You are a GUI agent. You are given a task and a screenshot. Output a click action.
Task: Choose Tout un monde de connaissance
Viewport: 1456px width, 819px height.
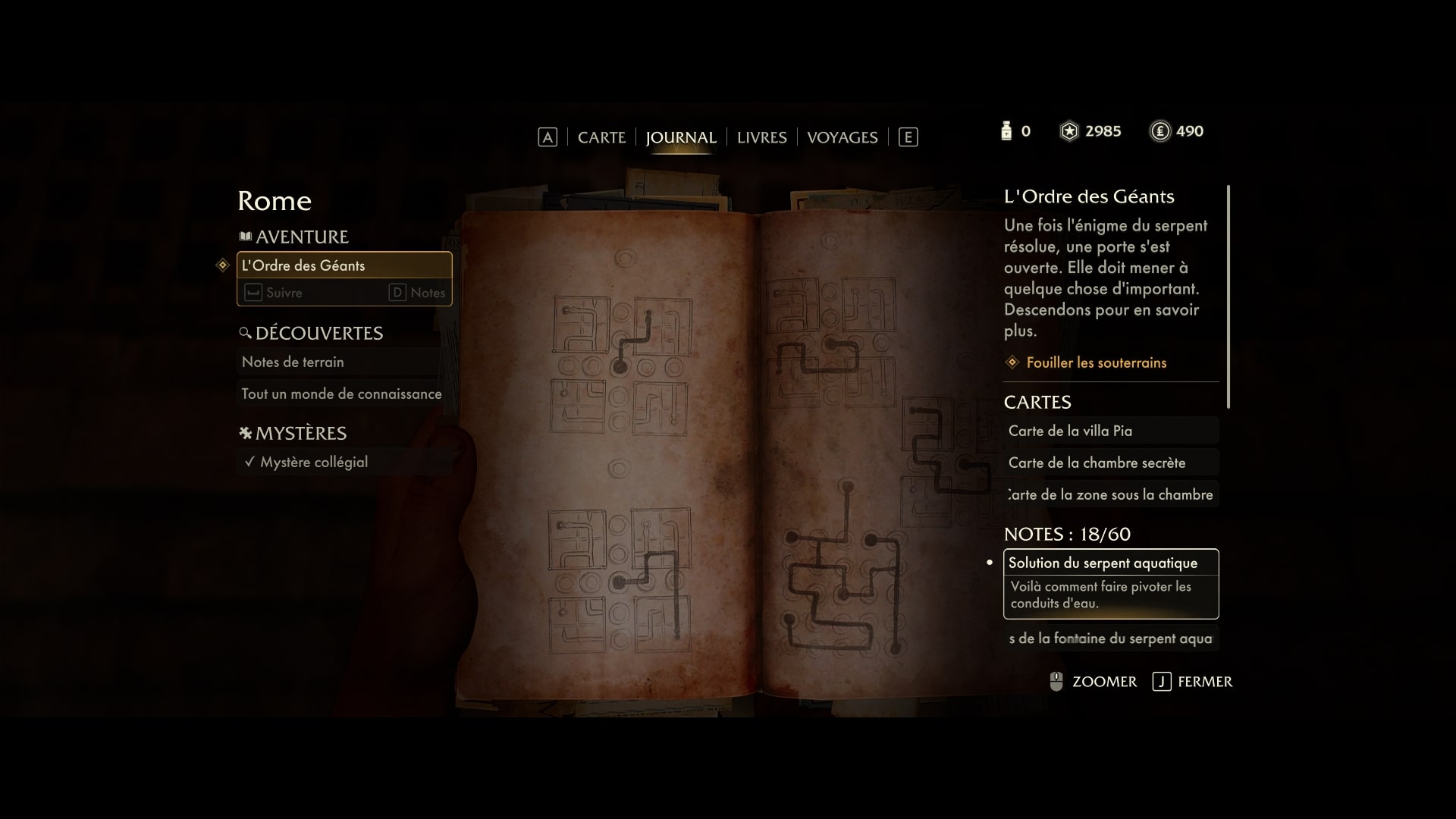tap(341, 394)
